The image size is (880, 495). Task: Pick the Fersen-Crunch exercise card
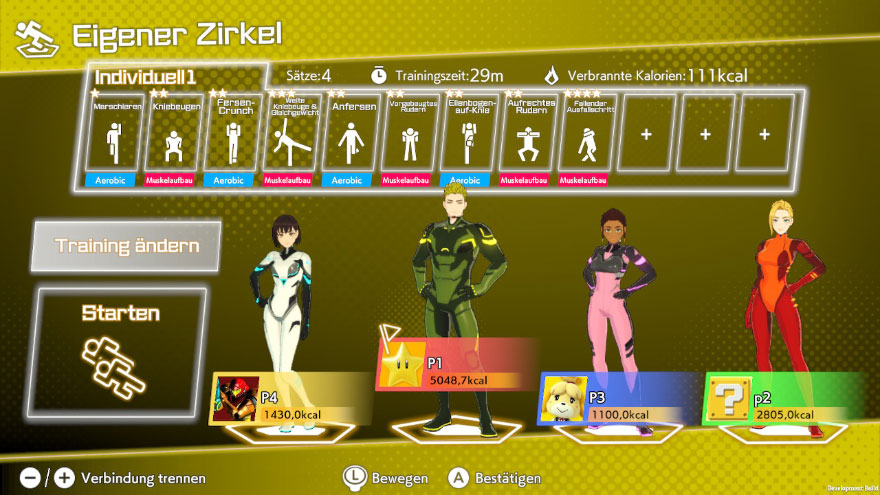[x=231, y=134]
